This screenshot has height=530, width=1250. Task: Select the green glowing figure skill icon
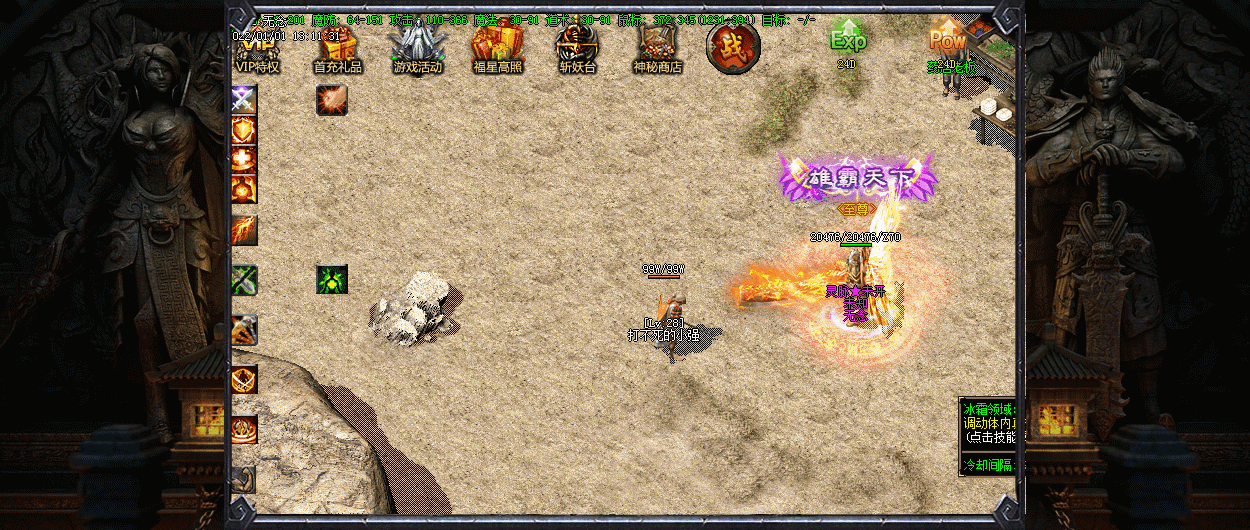(x=332, y=280)
